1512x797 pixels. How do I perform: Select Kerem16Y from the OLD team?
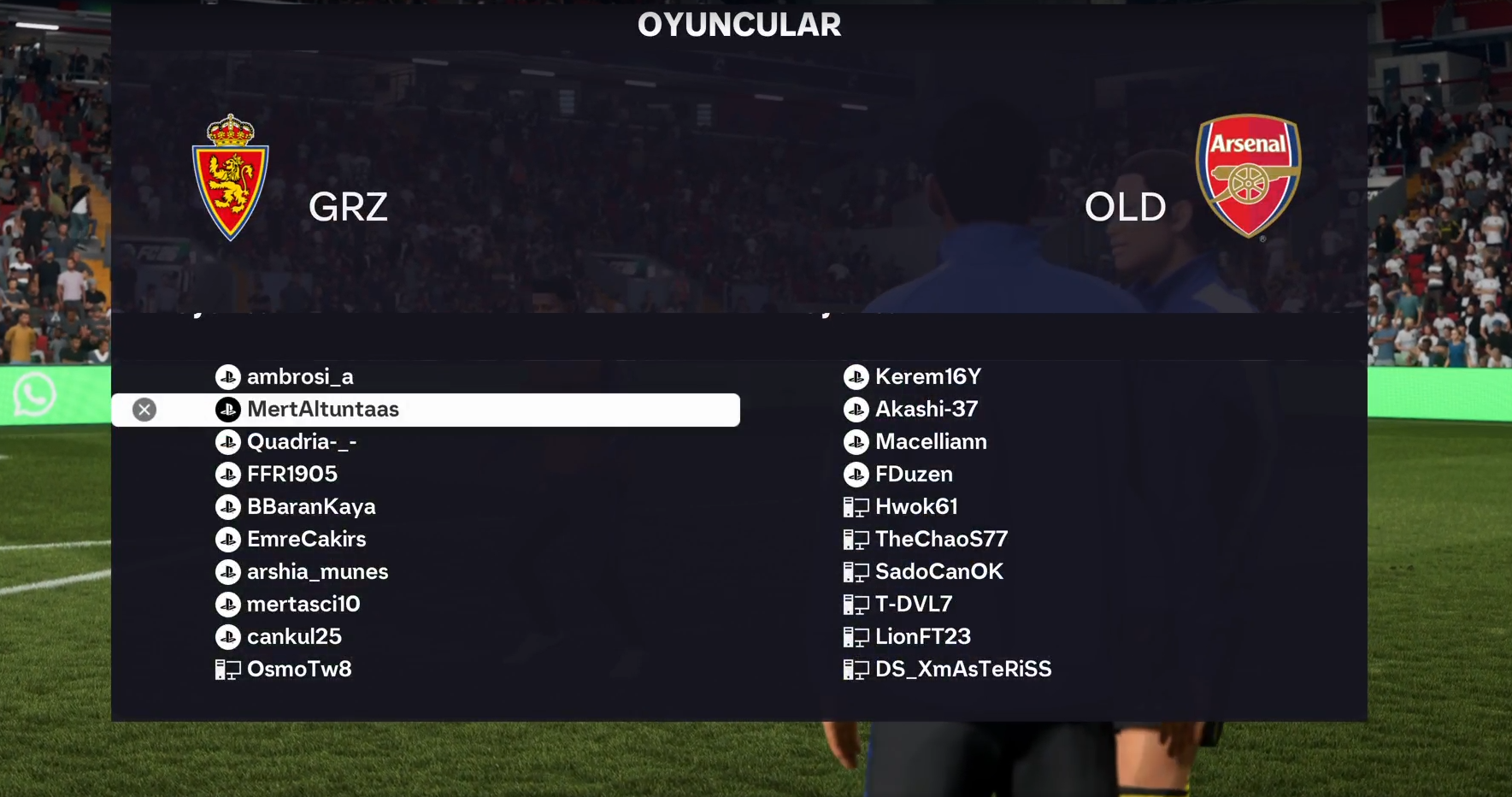927,377
